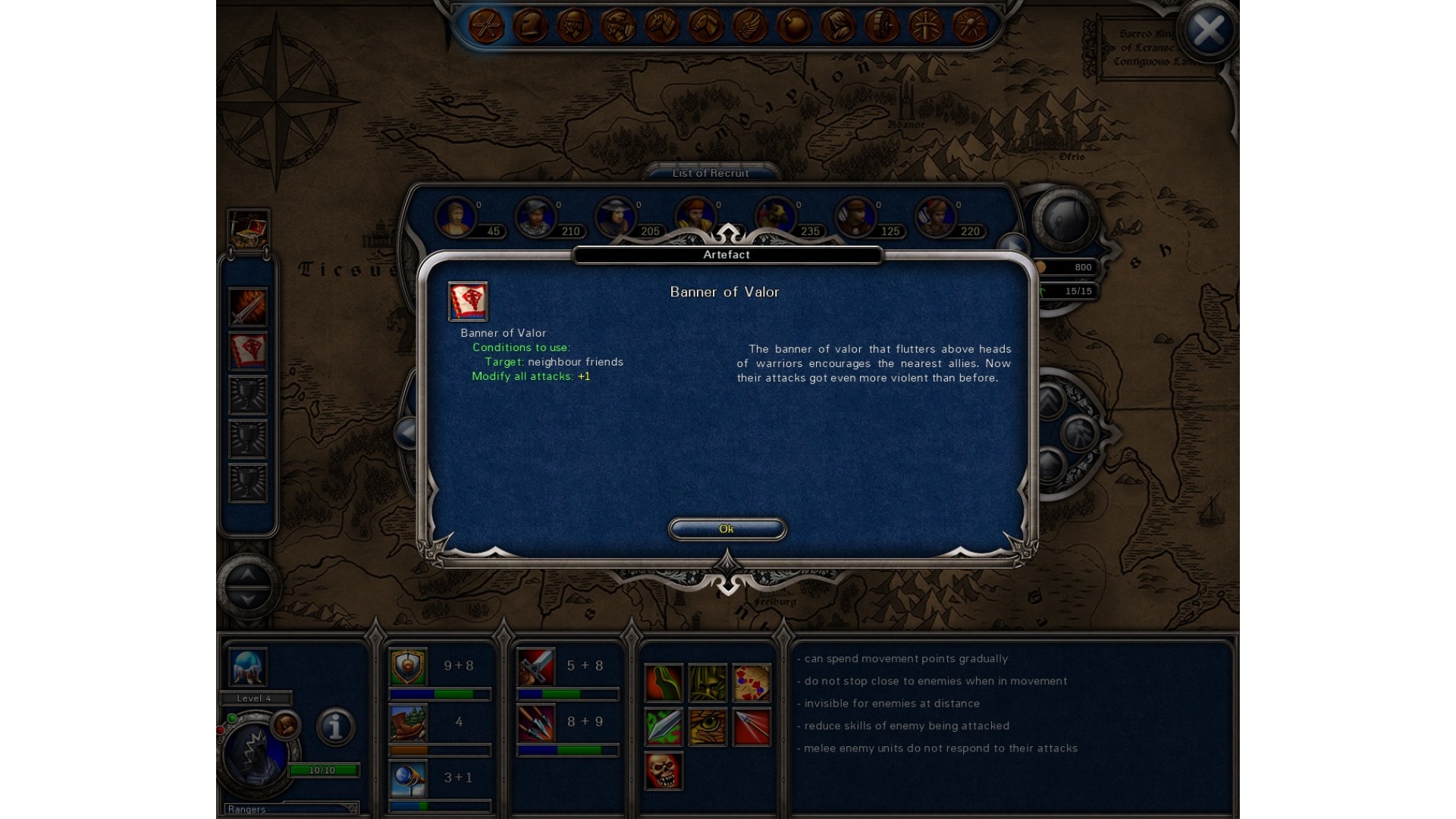Select the winged boot filter in top bar
Screen dimensions: 1456x819
(750, 27)
